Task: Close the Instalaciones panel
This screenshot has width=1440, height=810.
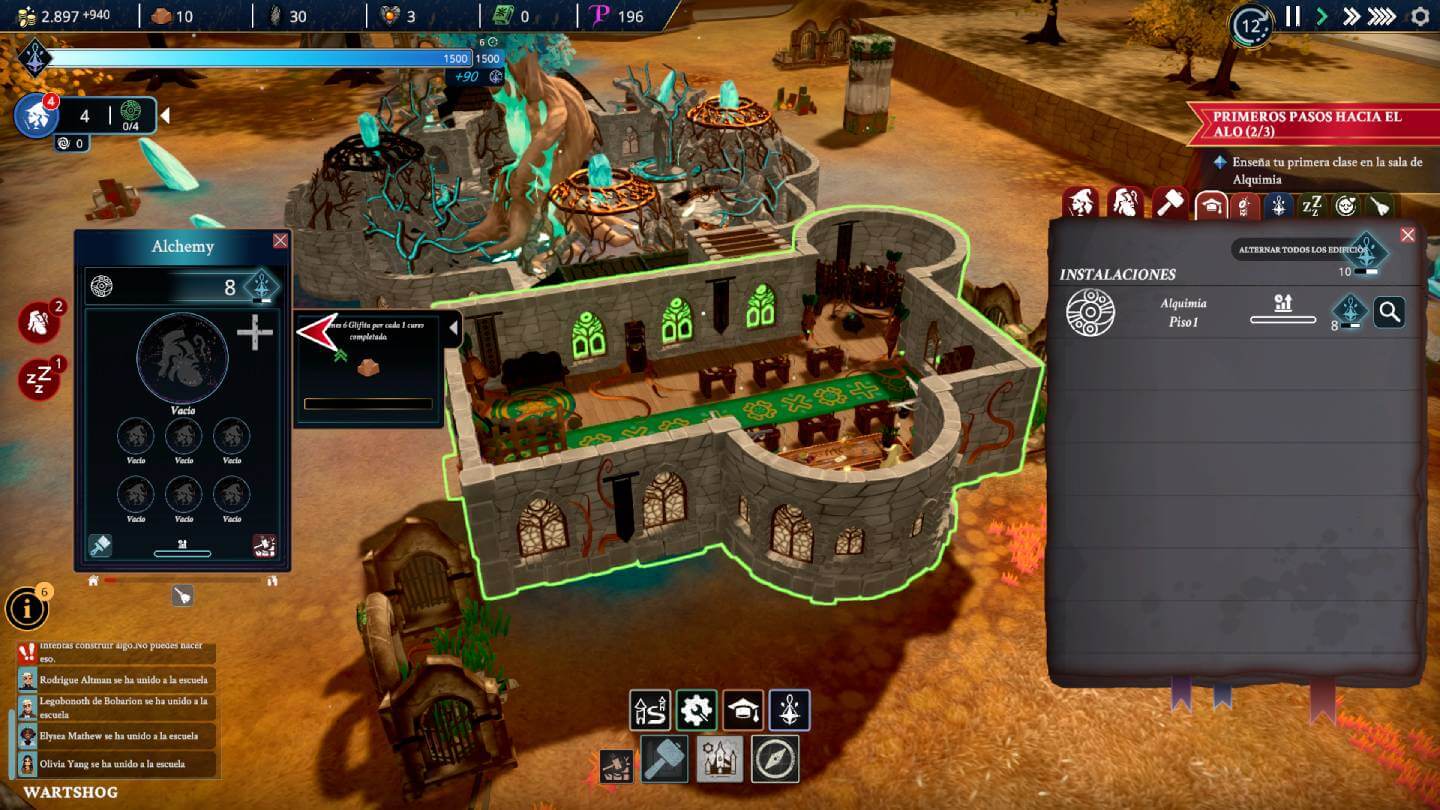Action: (1408, 235)
